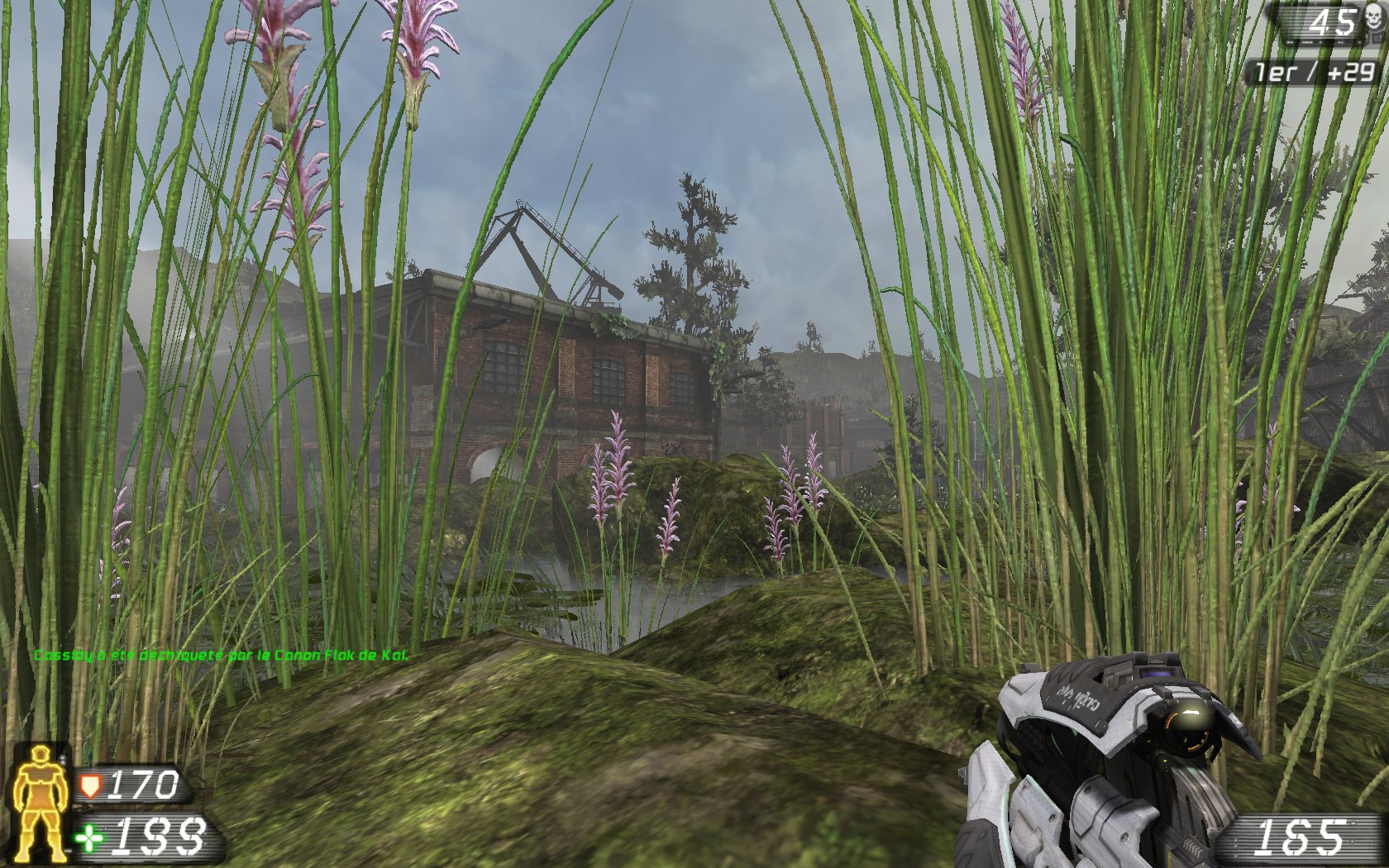Viewport: 1389px width, 868px height.
Task: Click the skull frag counter icon
Action: click(x=1372, y=17)
